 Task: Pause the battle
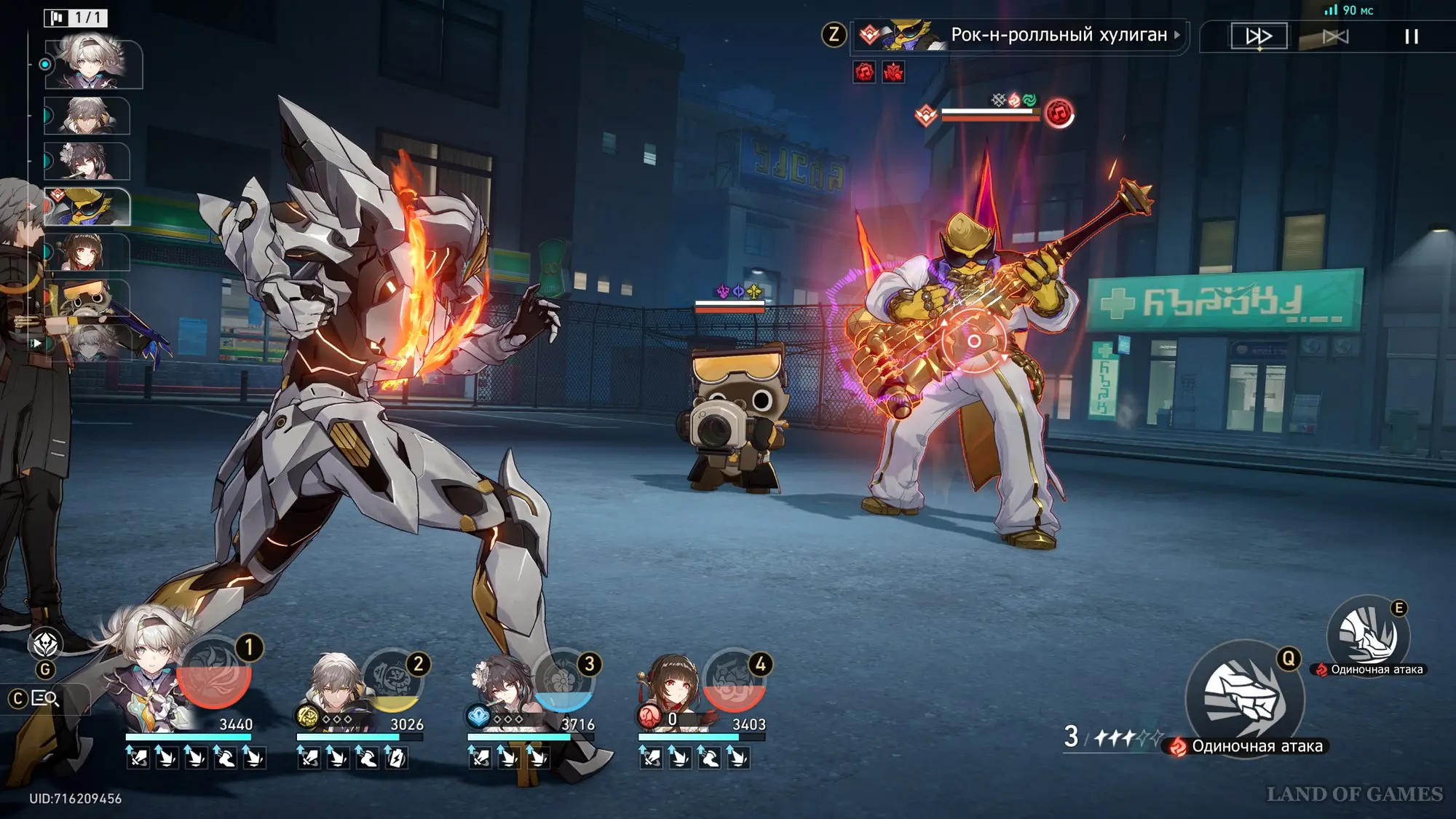click(1411, 36)
